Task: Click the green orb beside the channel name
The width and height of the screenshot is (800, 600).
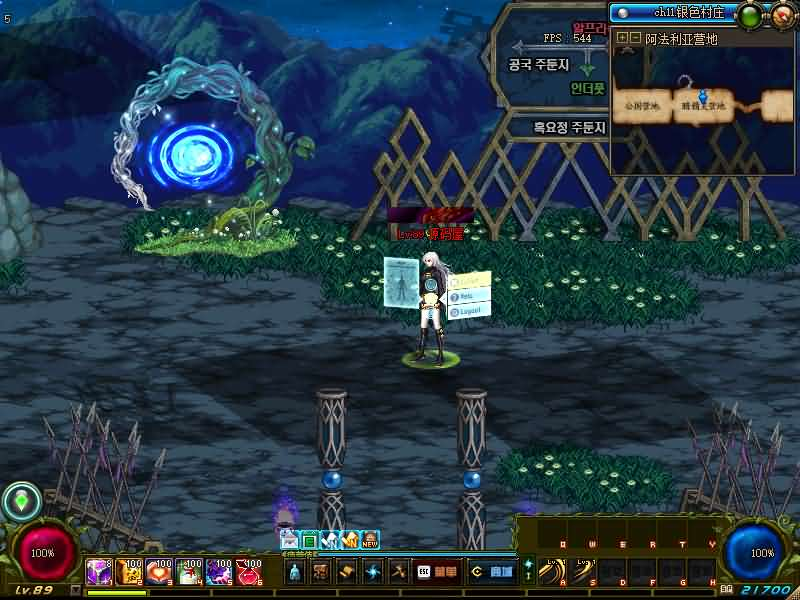Action: 749,14
